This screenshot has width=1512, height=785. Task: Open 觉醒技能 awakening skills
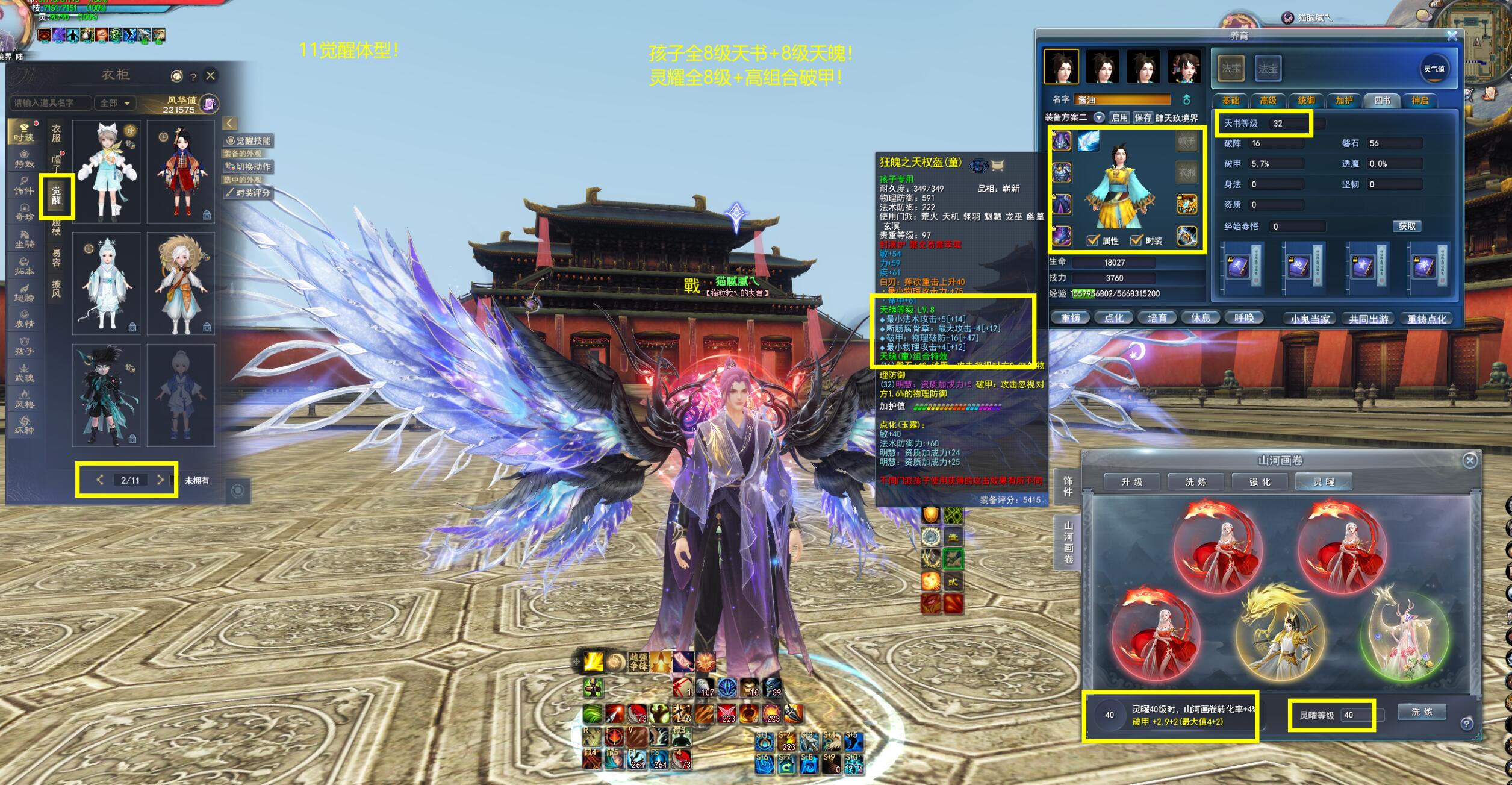point(249,140)
